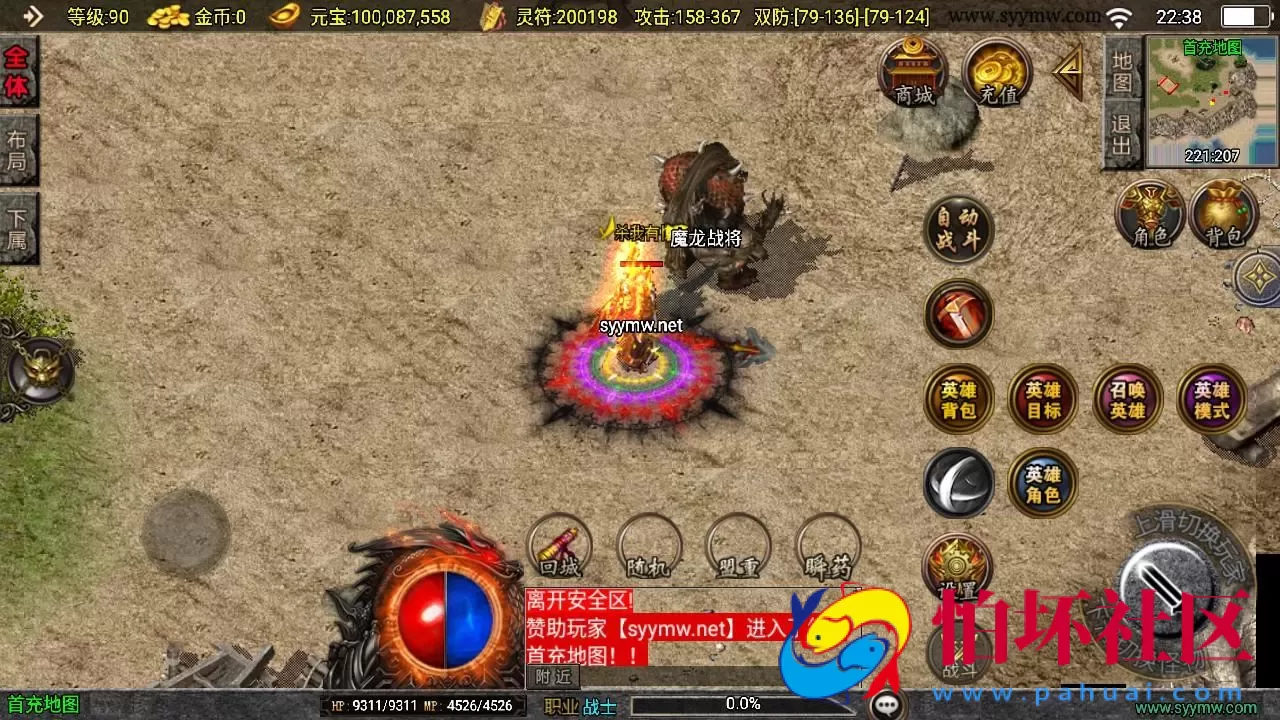Enable 自动战斗 auto-battle

pyautogui.click(x=958, y=230)
